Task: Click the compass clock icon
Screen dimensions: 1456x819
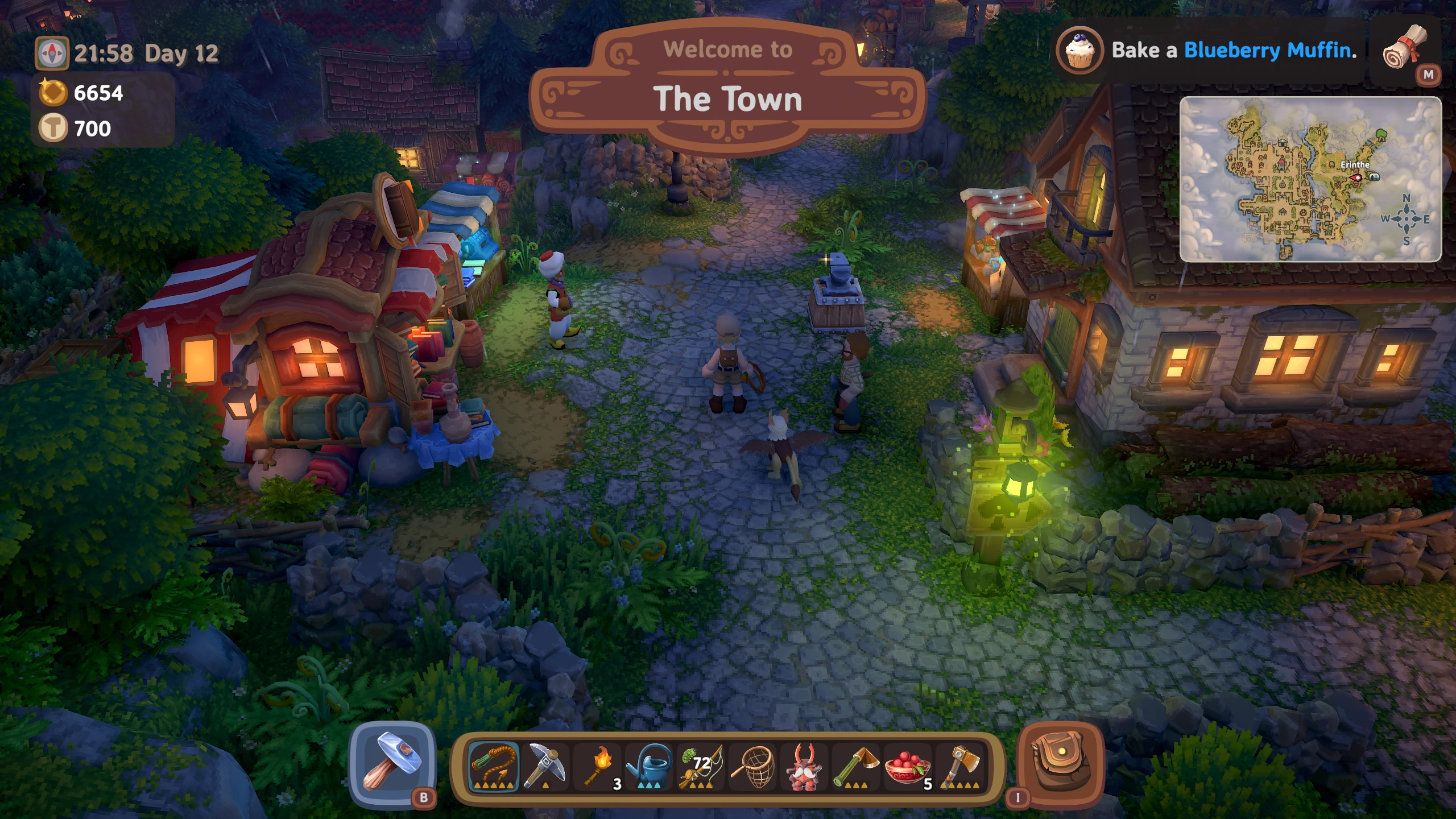Action: [x=52, y=53]
